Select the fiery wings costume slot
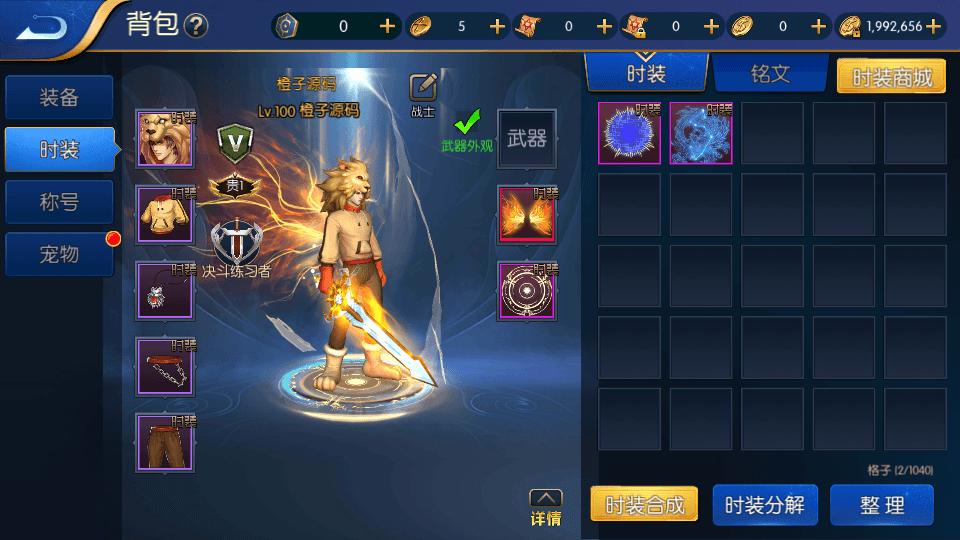Image resolution: width=960 pixels, height=540 pixels. [527, 215]
